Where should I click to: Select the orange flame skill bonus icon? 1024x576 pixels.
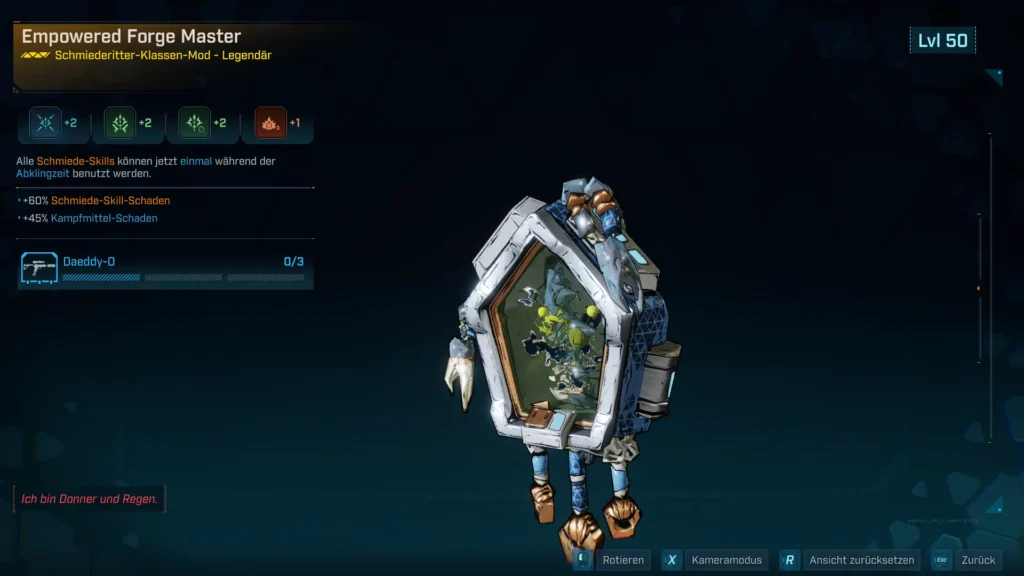(270, 123)
